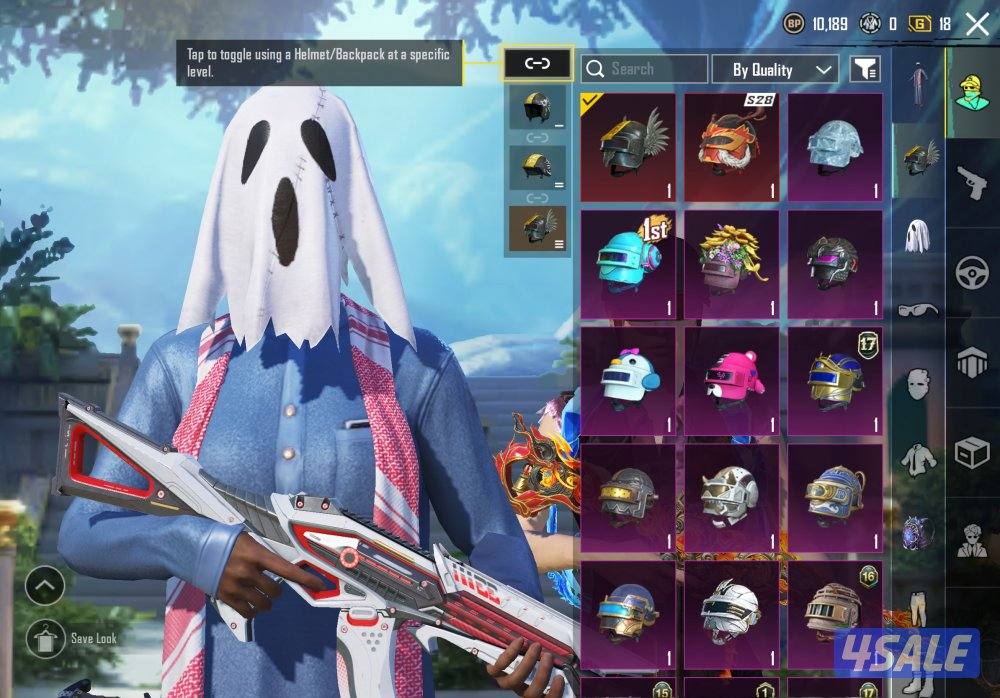This screenshot has height=698, width=1000.
Task: Open the glasses category tab
Action: click(918, 309)
